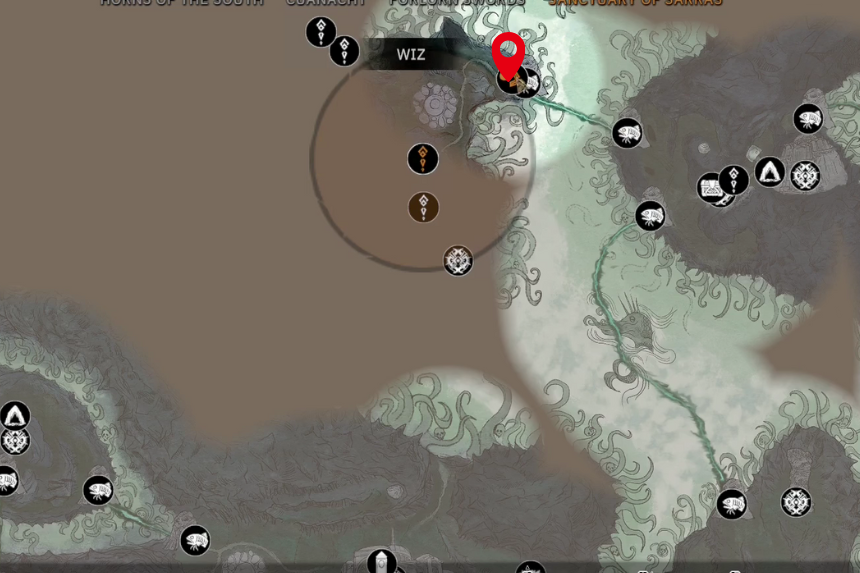
Task: Click the red location pin
Action: point(508,53)
